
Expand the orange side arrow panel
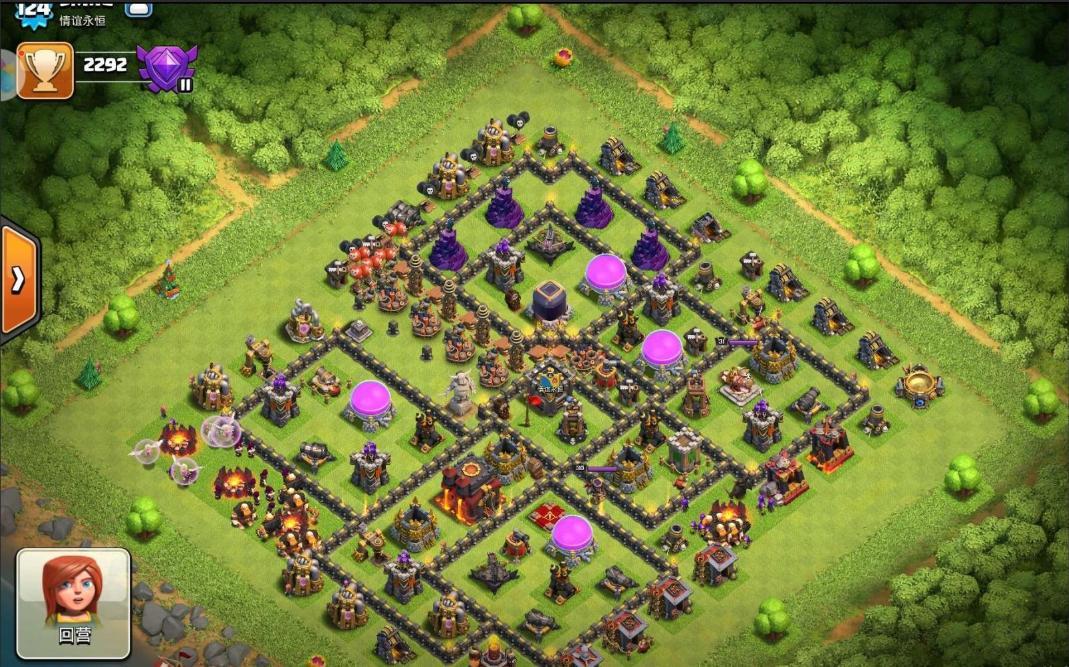pos(17,280)
